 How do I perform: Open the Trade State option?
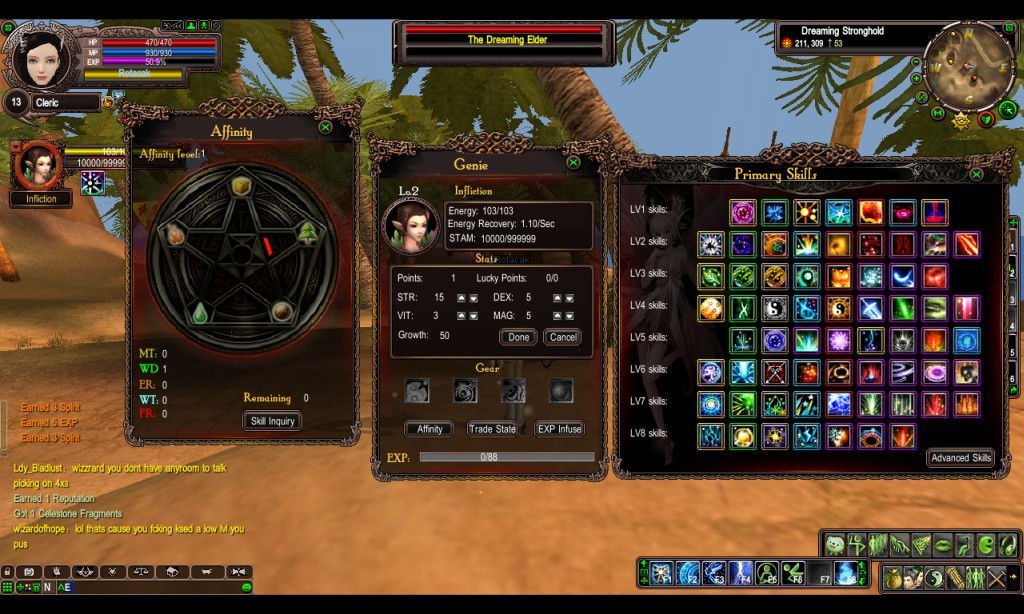[x=492, y=429]
